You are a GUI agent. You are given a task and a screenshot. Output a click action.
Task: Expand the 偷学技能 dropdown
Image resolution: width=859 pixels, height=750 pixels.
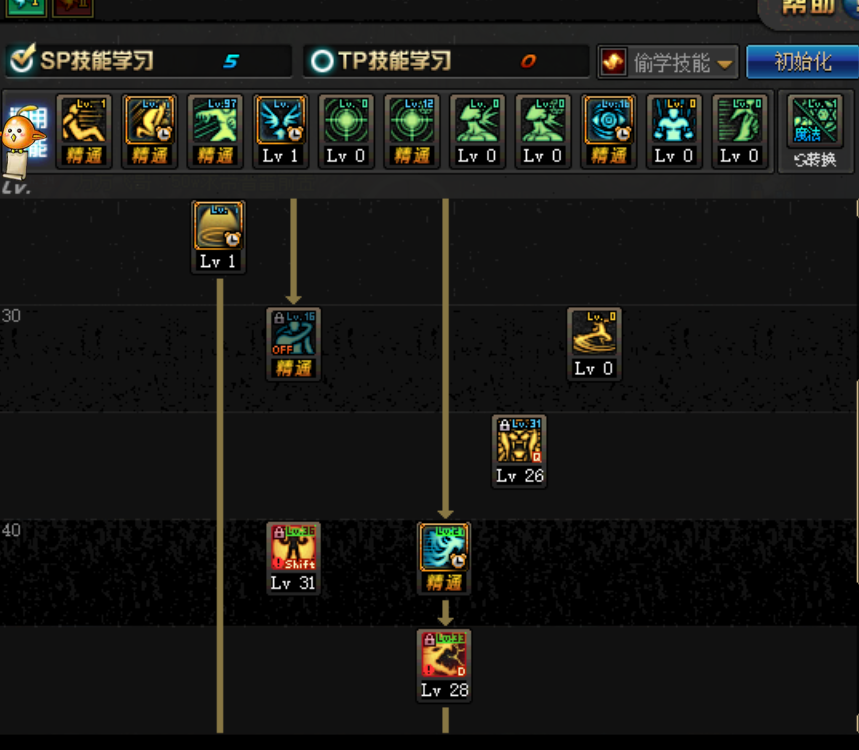click(668, 62)
